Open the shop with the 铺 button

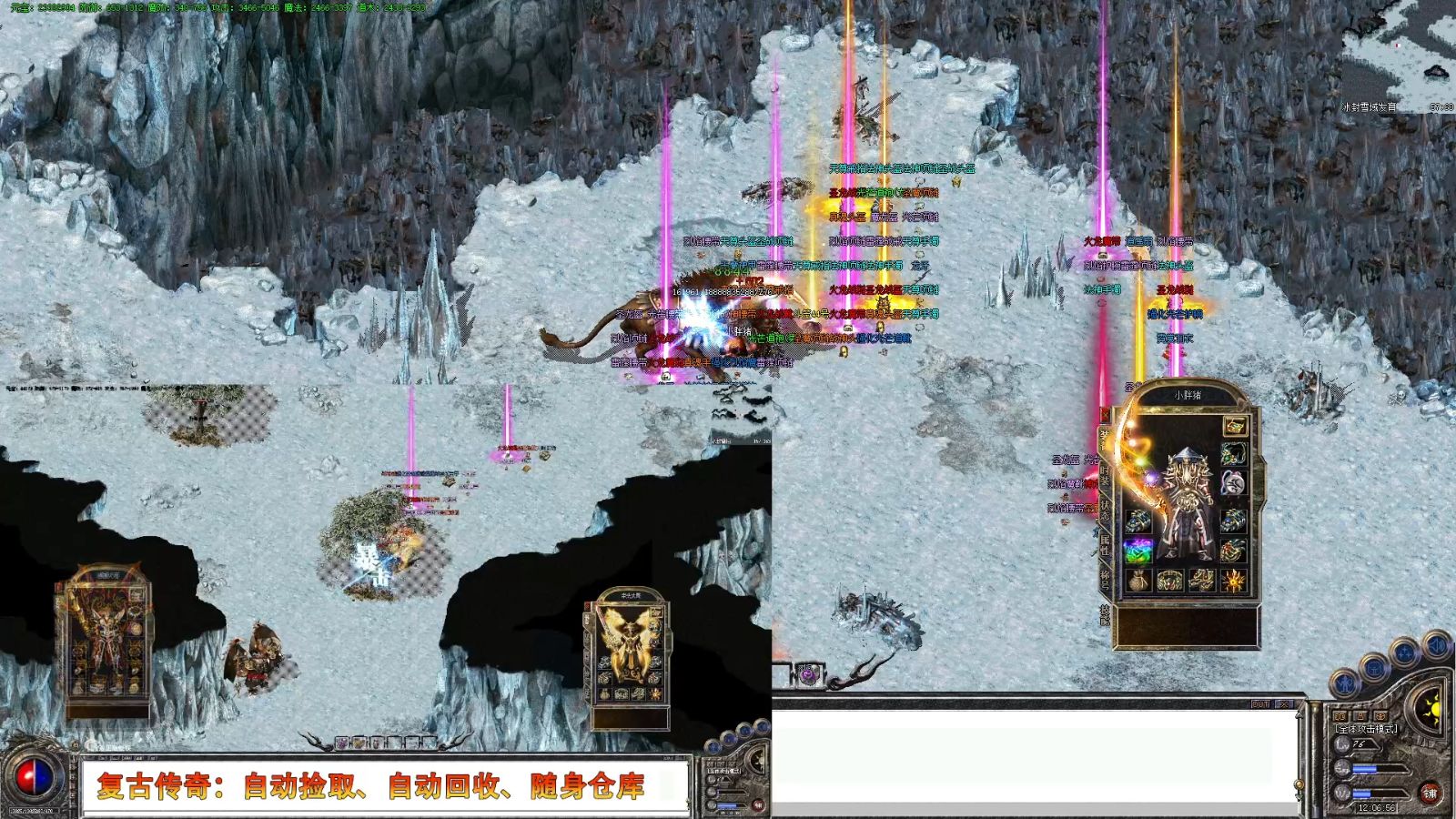point(1431,792)
